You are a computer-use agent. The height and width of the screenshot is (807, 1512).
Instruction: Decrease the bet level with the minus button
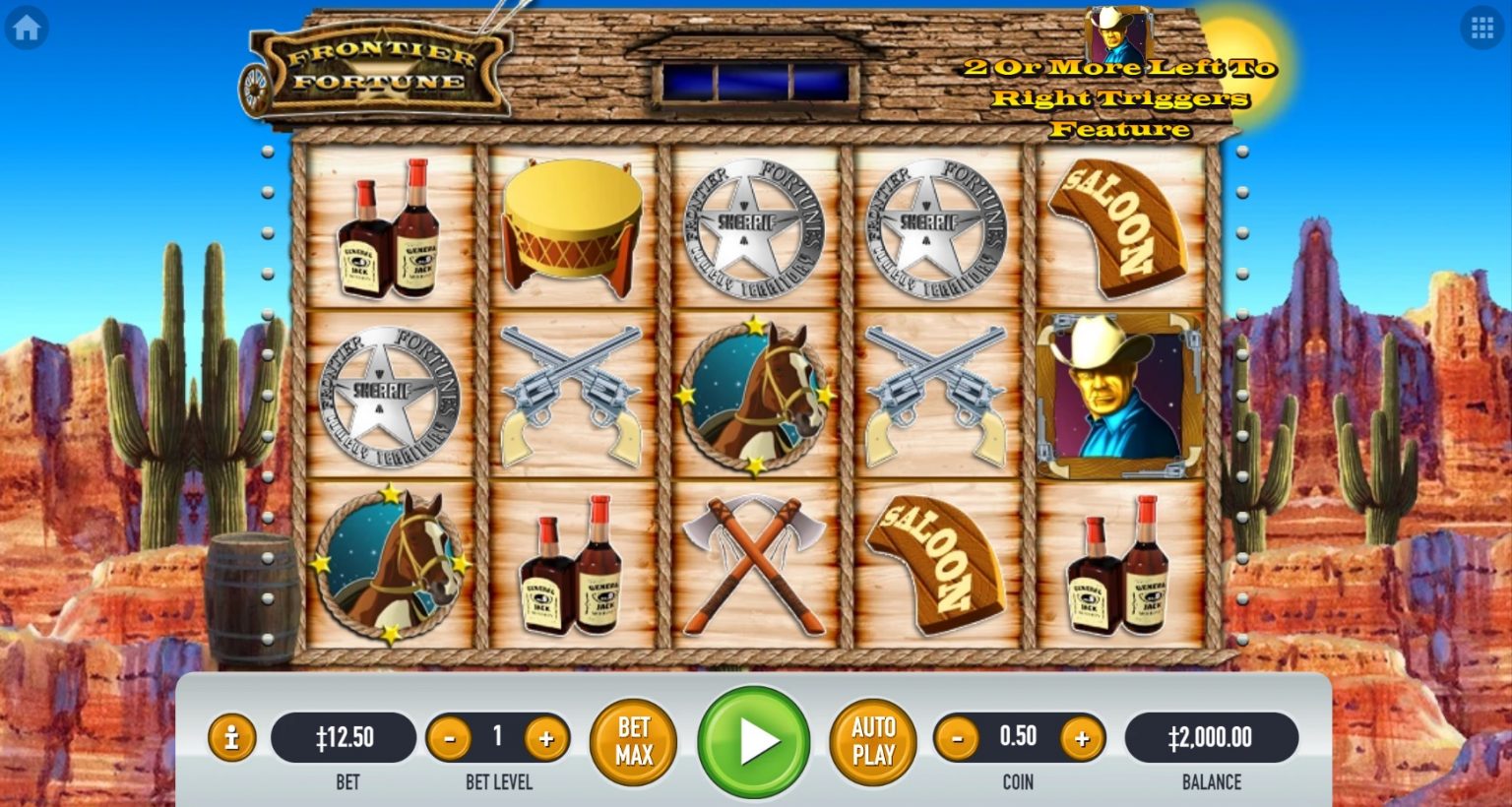coord(450,736)
